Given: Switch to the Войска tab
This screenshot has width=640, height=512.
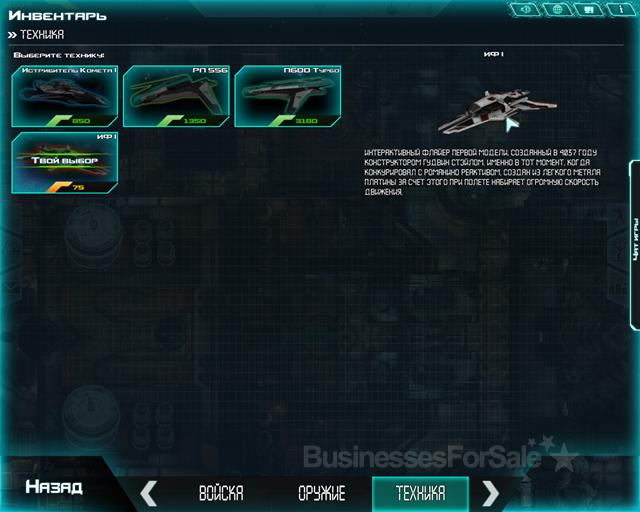Looking at the screenshot, I should pos(221,493).
